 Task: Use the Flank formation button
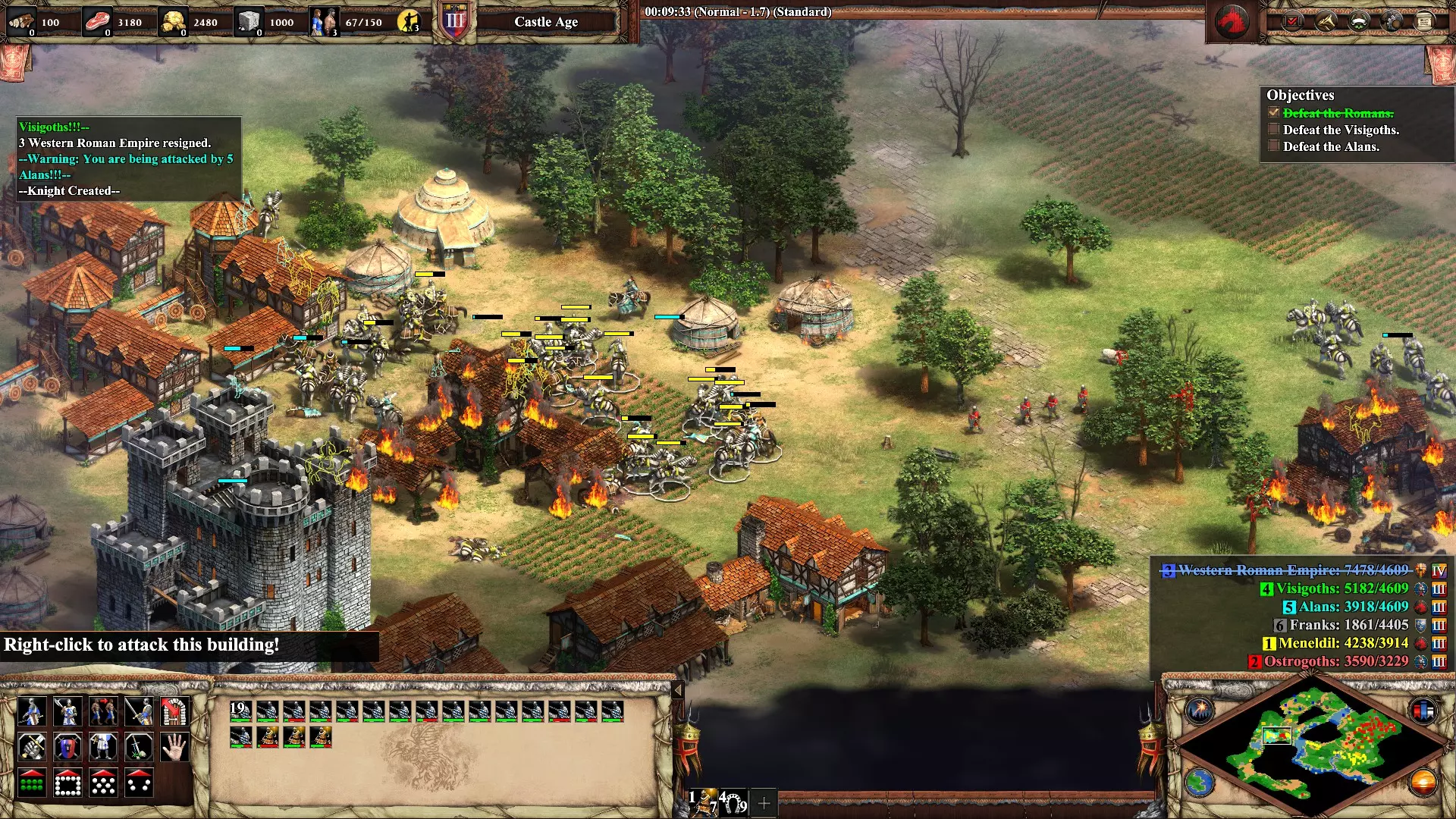pyautogui.click(x=139, y=783)
